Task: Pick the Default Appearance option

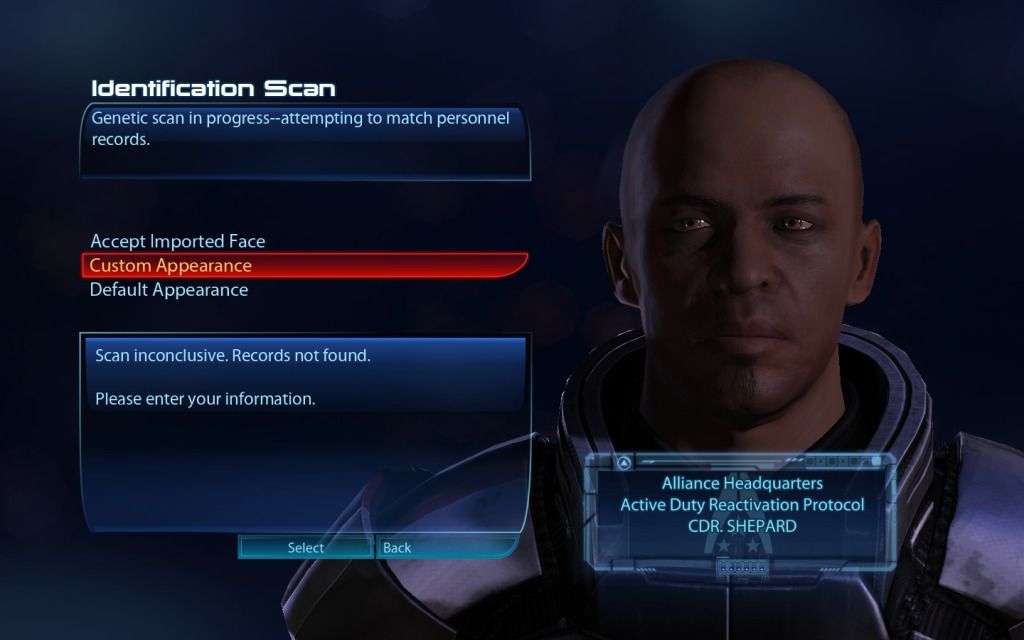Action: pyautogui.click(x=169, y=290)
